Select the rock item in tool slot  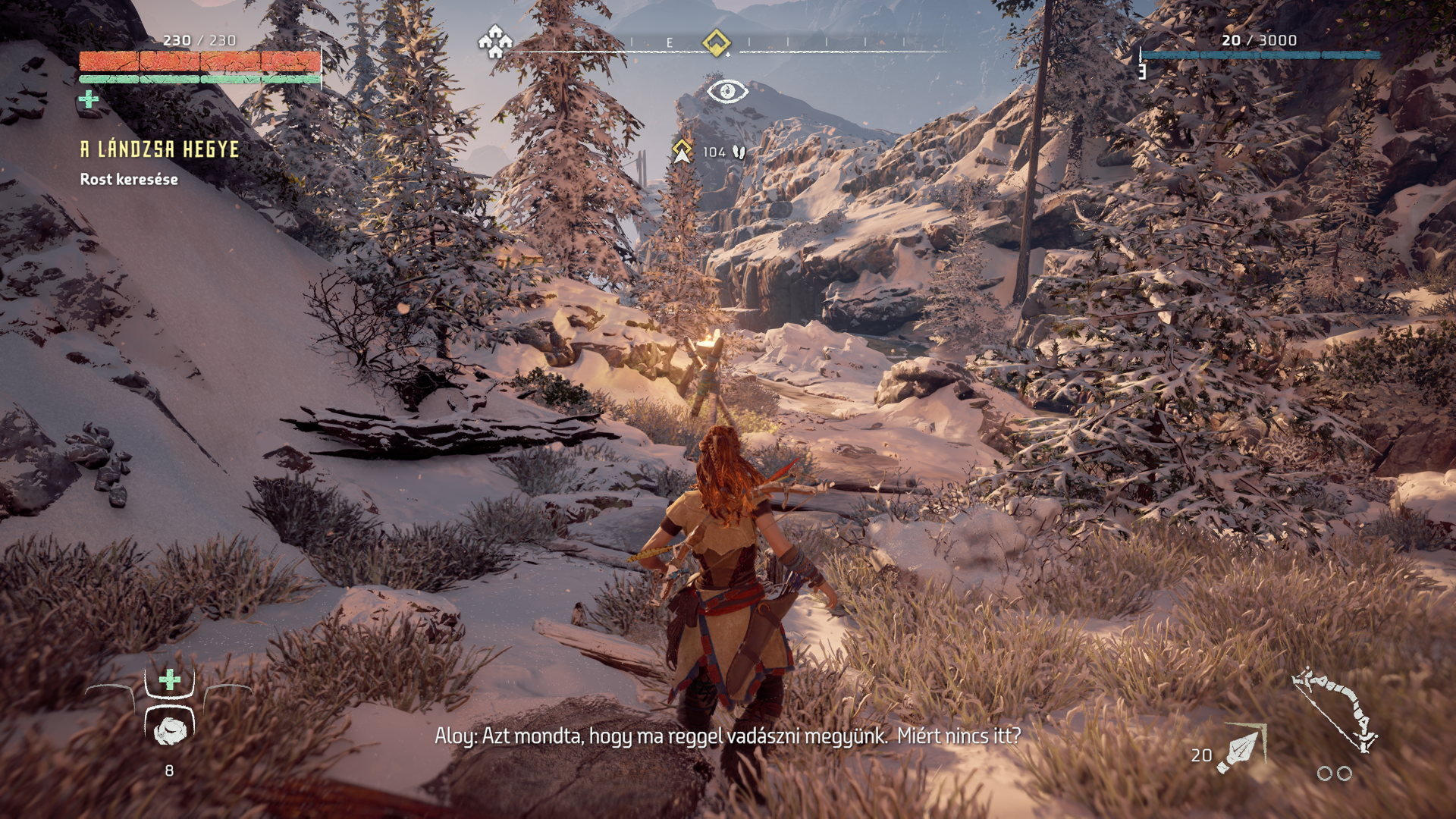click(x=170, y=730)
